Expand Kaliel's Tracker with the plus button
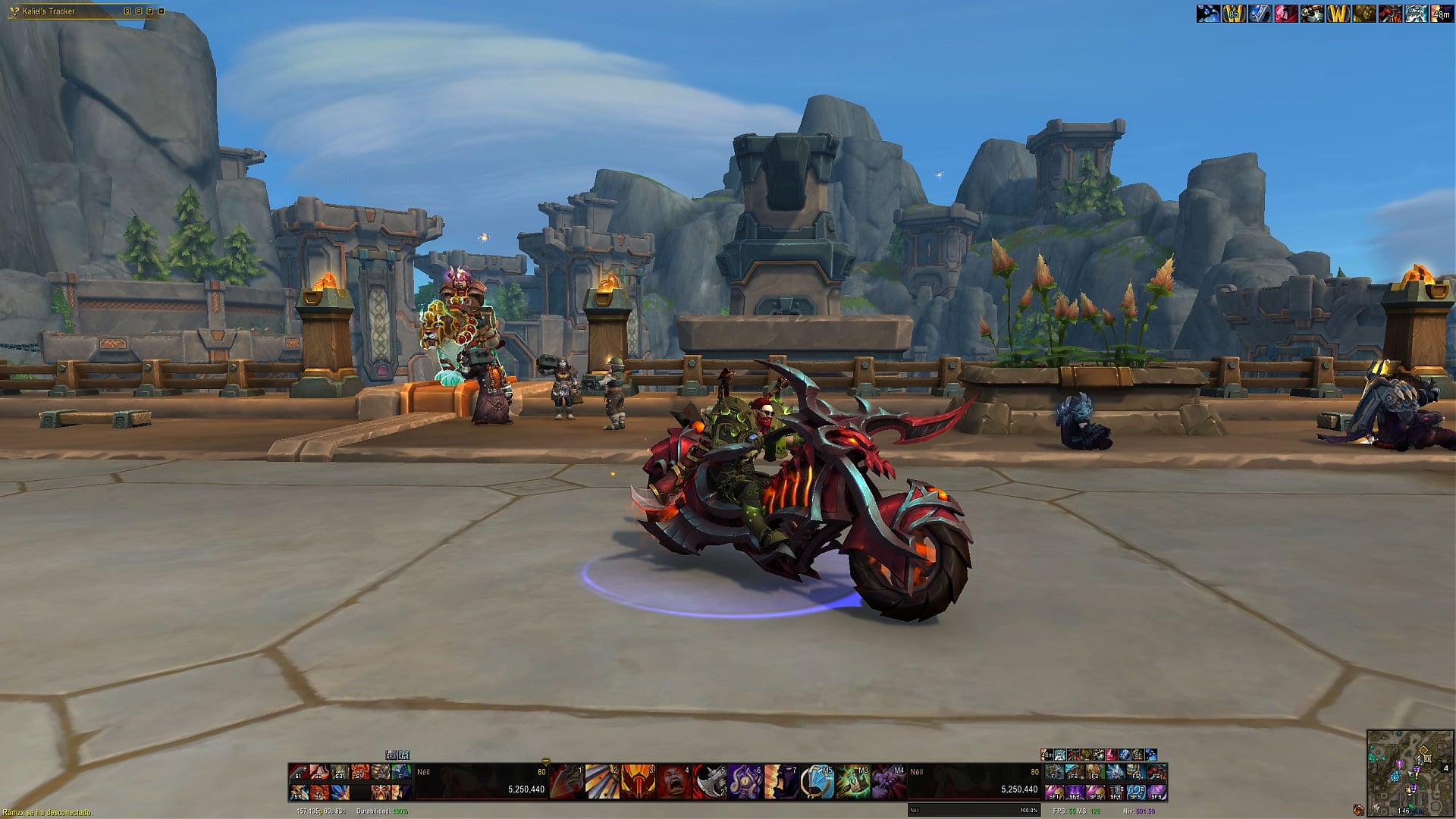 coord(161,11)
